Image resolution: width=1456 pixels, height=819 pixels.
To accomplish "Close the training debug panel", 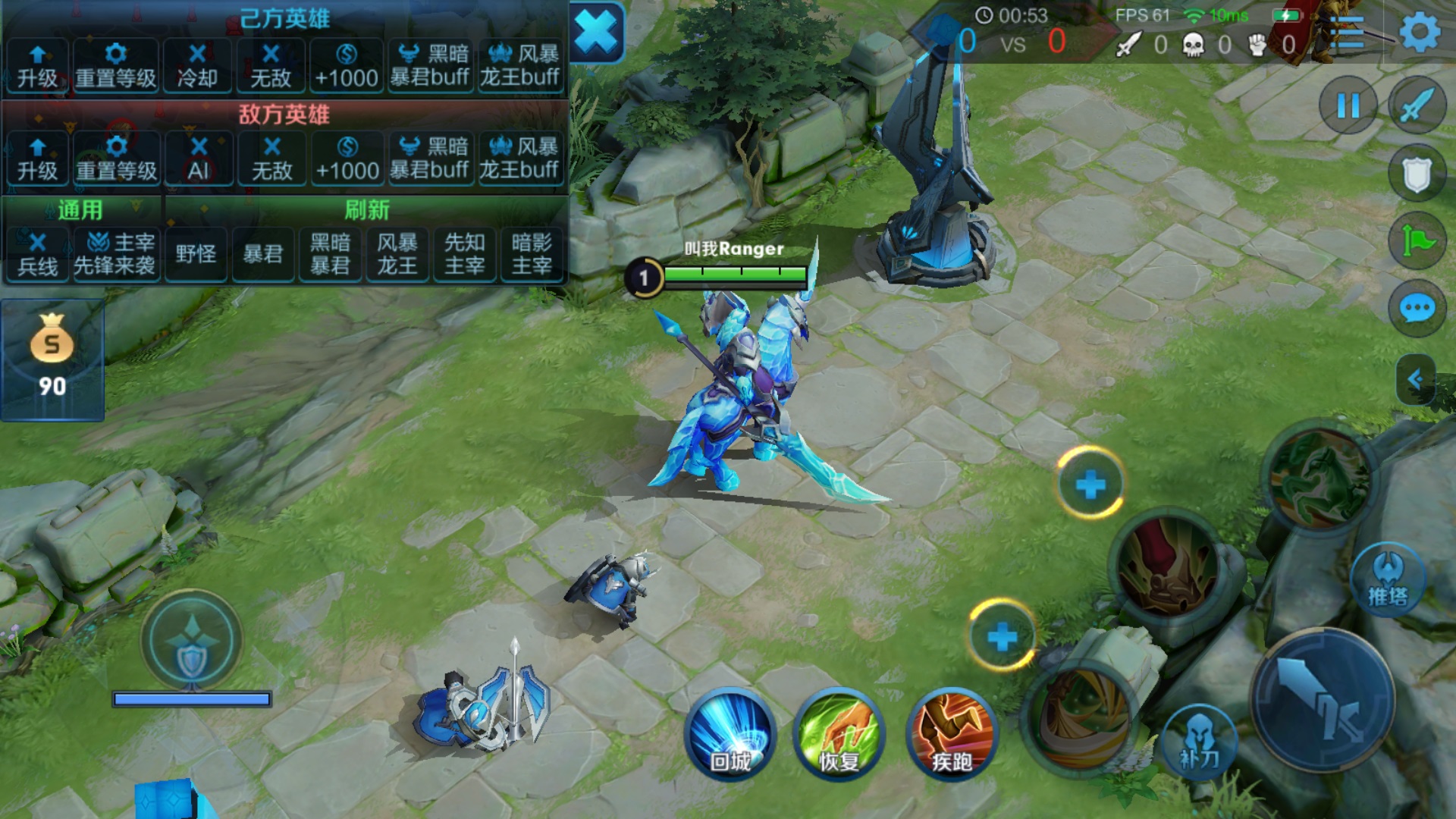I will [x=597, y=33].
